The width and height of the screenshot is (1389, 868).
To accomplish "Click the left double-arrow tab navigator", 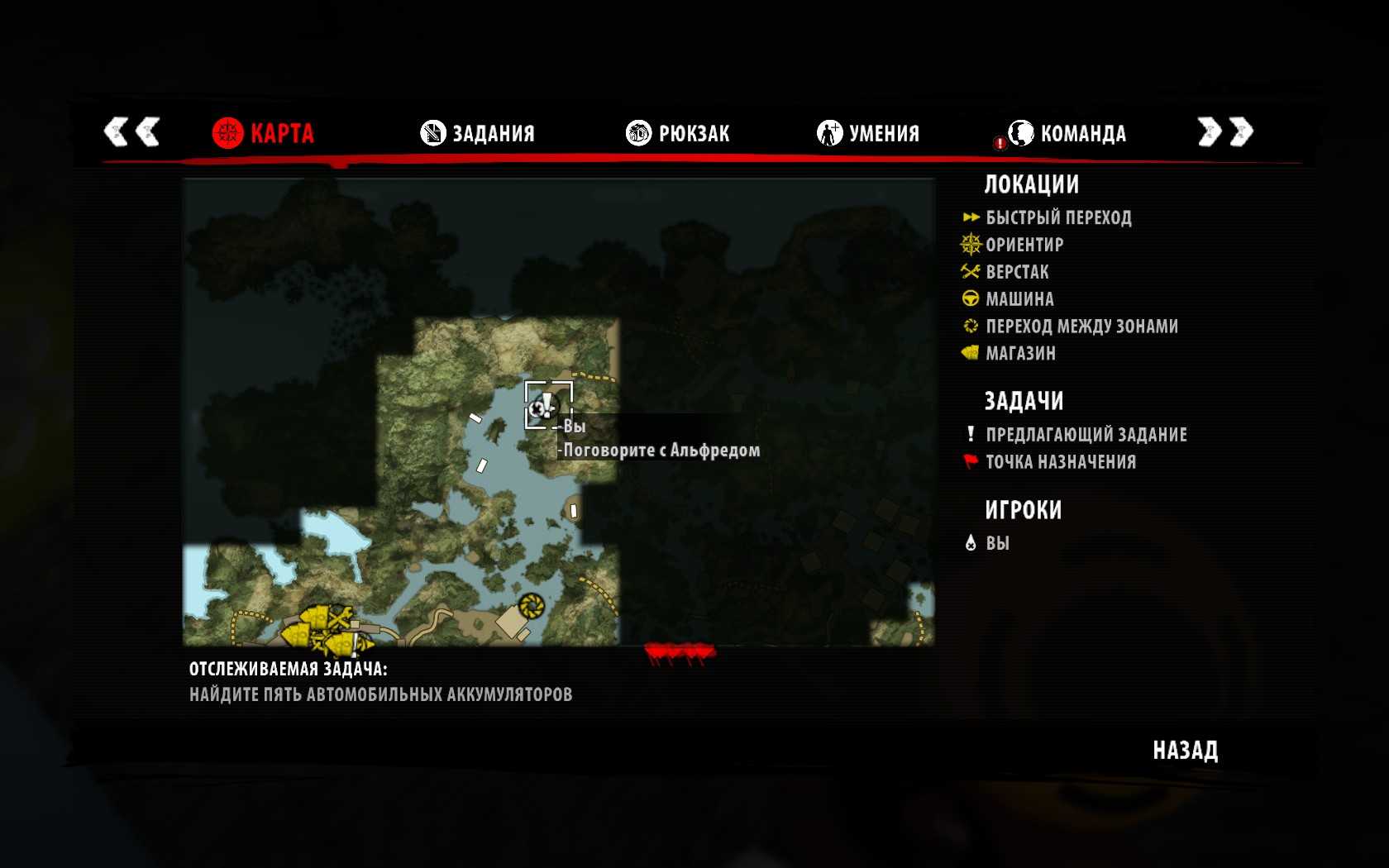I will pos(131,131).
